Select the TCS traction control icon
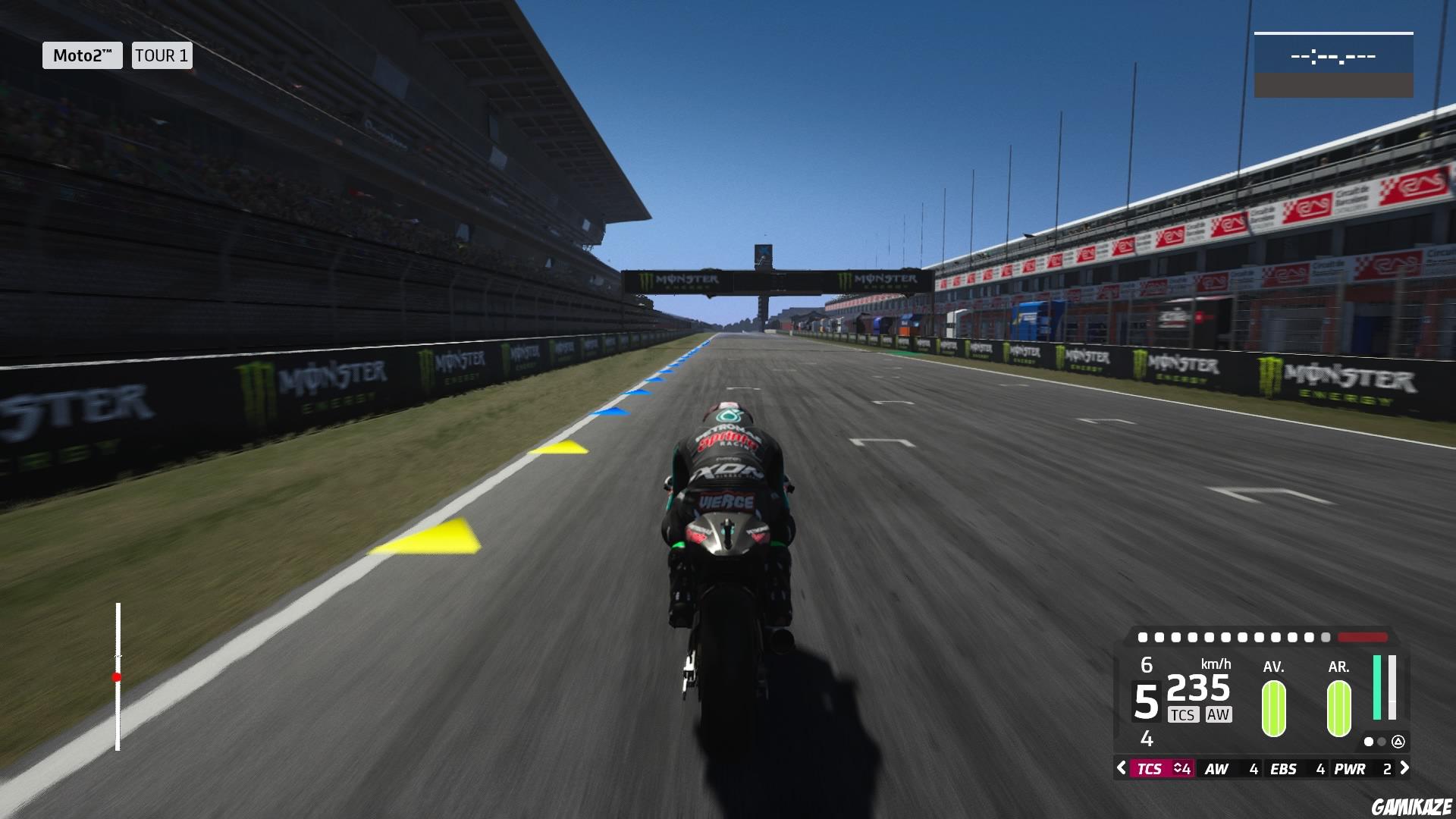Viewport: 1456px width, 819px height. [1150, 768]
